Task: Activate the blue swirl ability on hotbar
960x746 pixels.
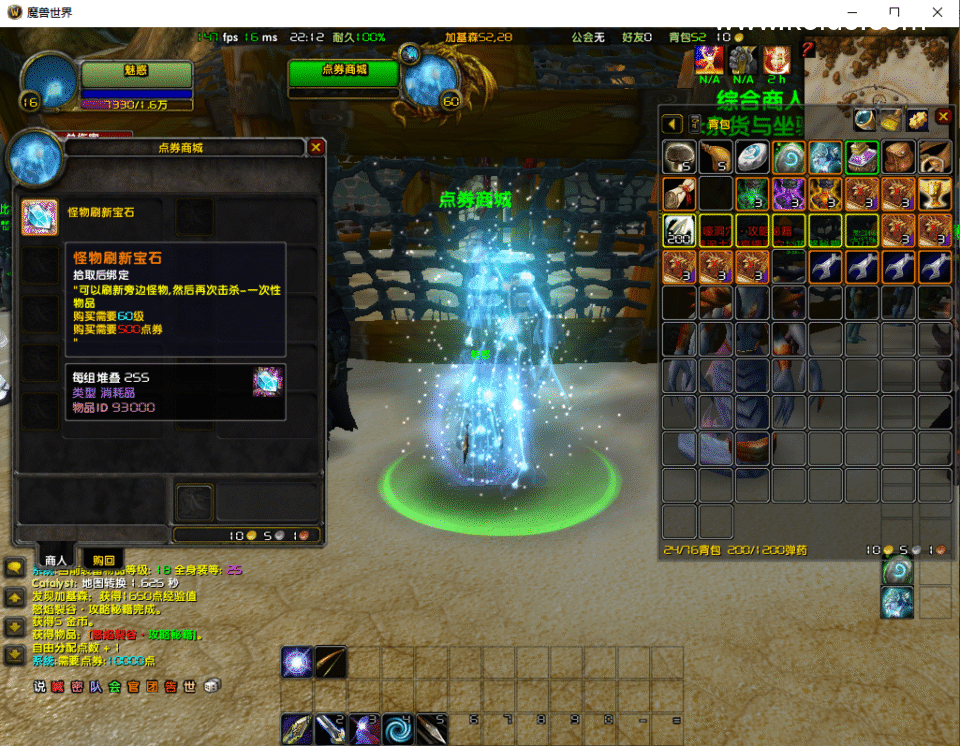Action: (399, 727)
